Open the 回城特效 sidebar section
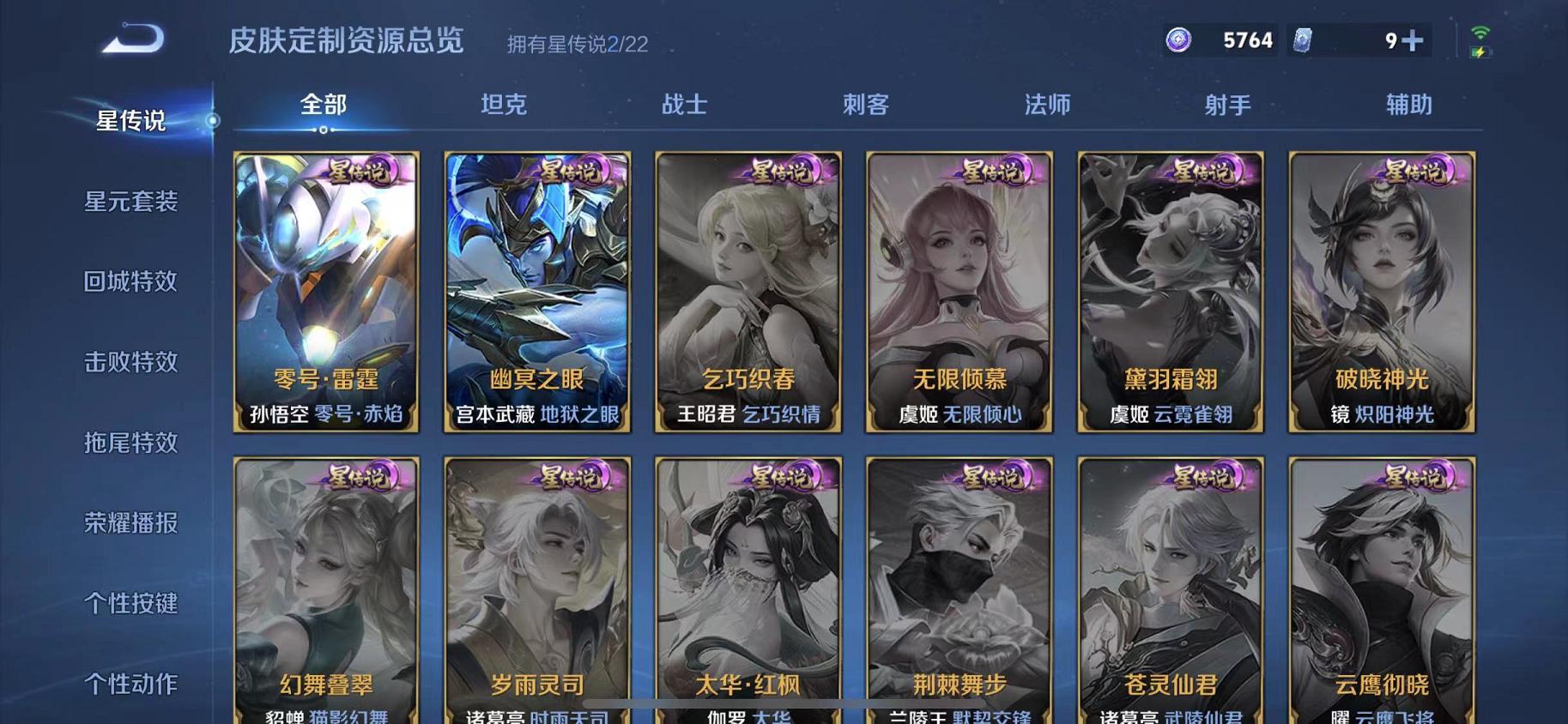 coord(130,283)
